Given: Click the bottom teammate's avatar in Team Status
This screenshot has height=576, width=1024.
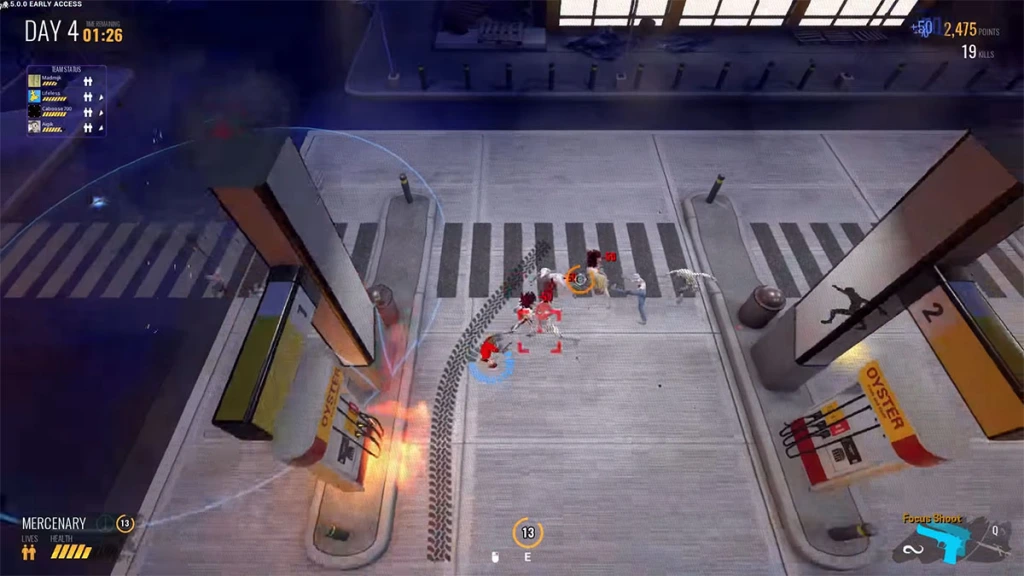Looking at the screenshot, I should tap(34, 127).
